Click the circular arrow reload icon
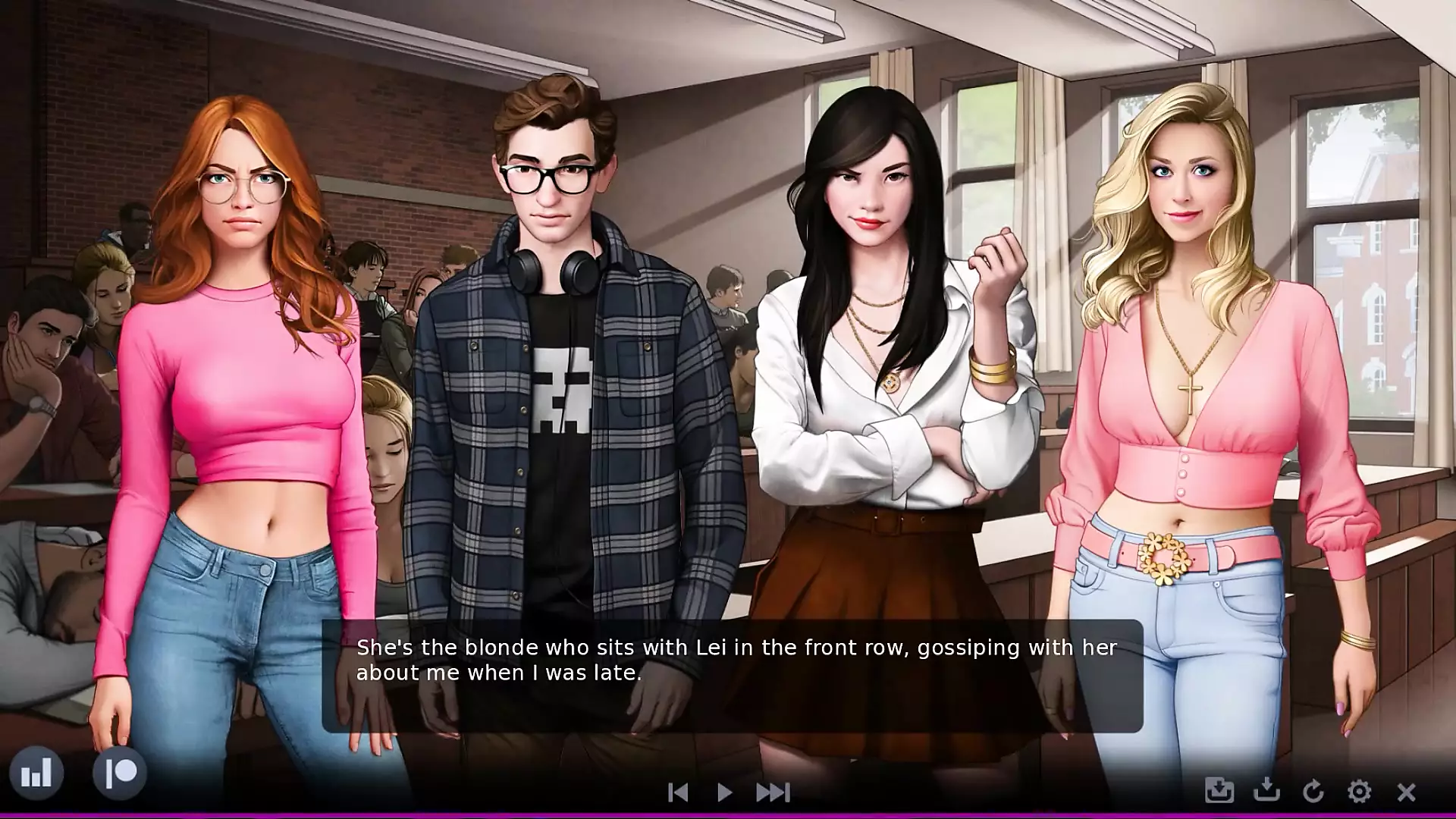The width and height of the screenshot is (1456, 819). point(1313,792)
